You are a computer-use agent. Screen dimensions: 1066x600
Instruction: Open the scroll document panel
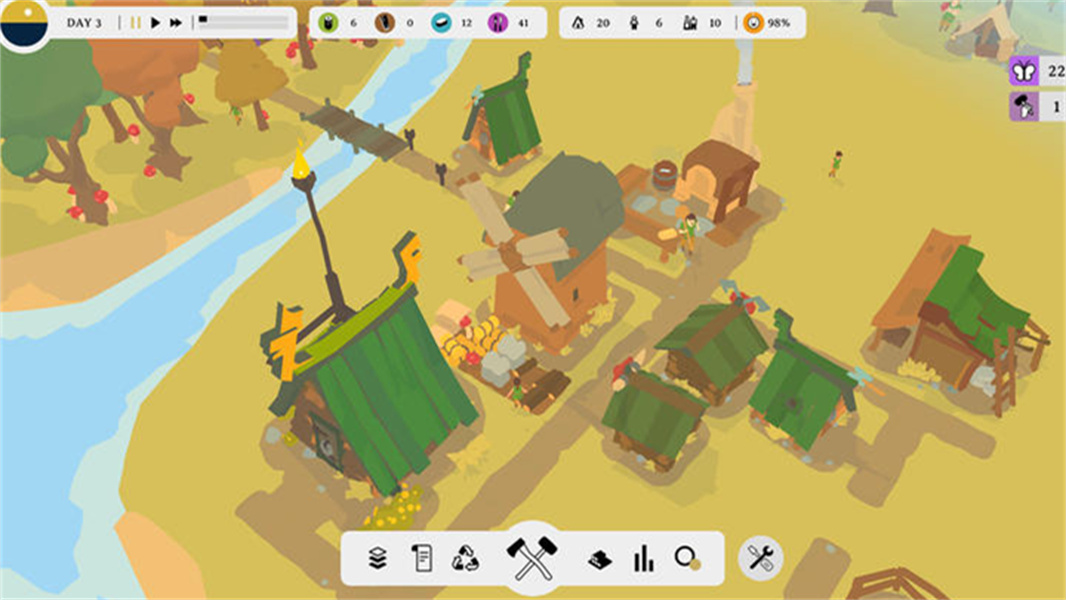point(422,558)
